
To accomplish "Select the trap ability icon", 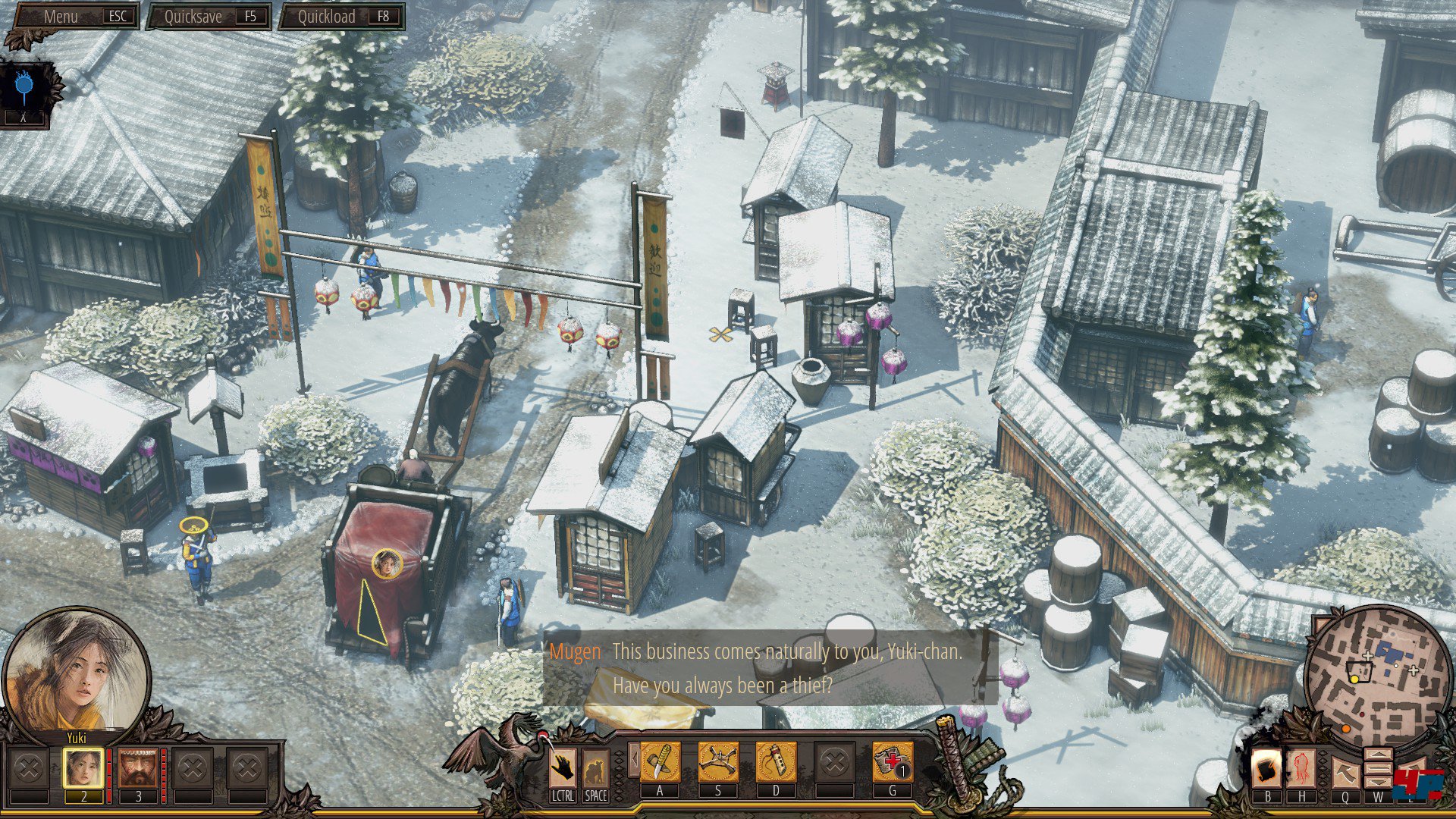I will coord(717,762).
